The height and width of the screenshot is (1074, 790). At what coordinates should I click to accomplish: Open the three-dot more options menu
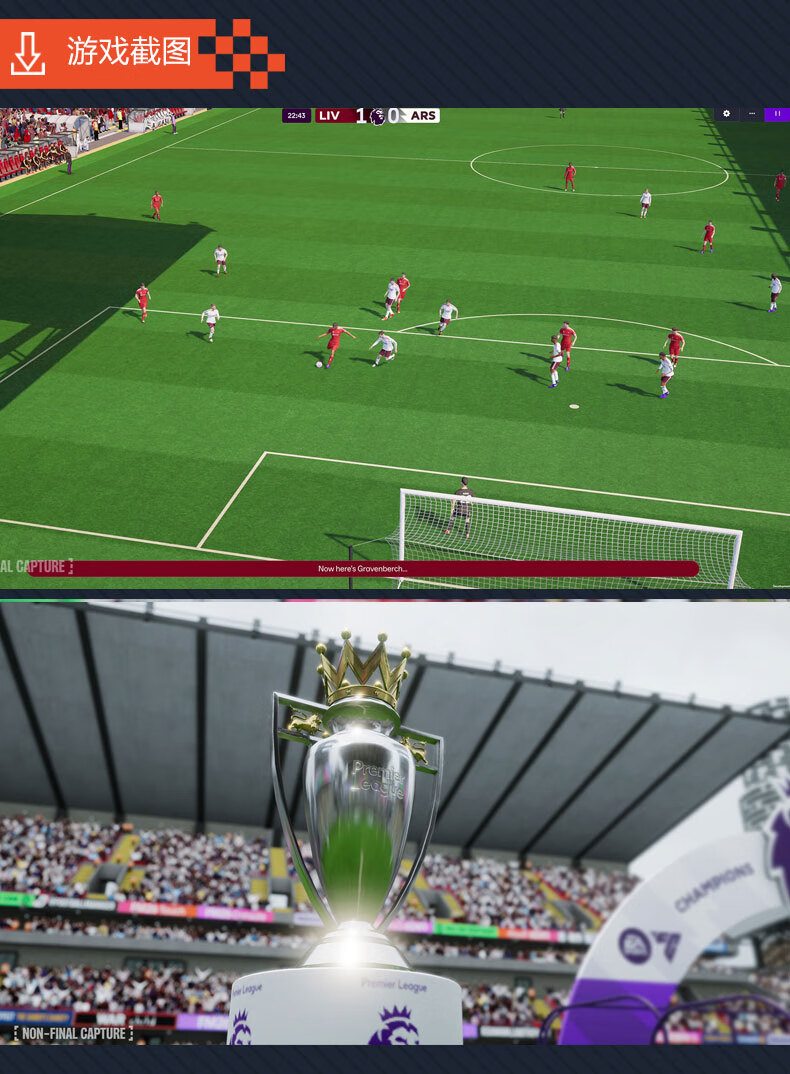tap(752, 114)
